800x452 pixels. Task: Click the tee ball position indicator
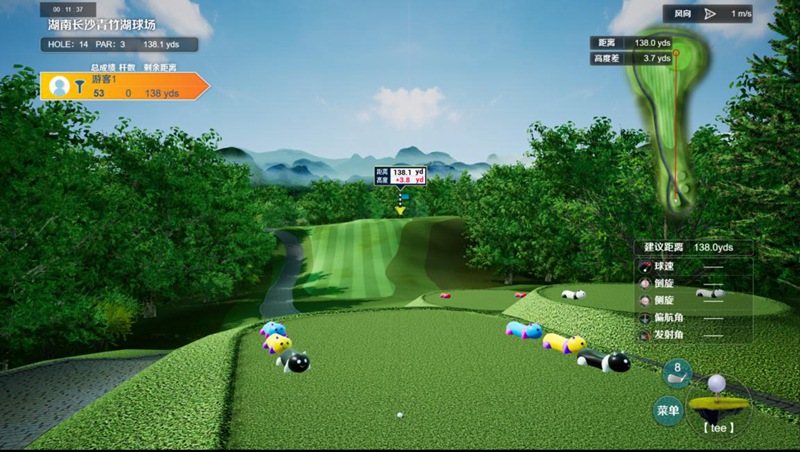tap(716, 401)
